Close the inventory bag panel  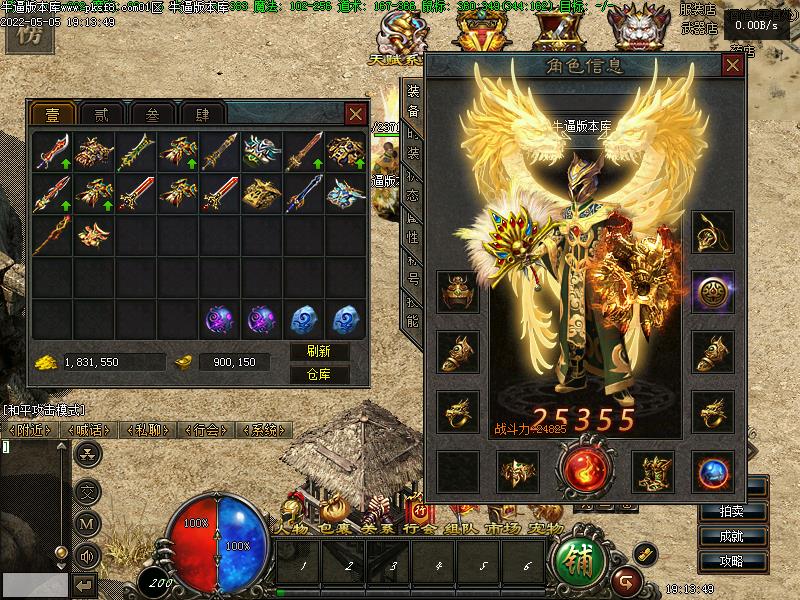point(355,114)
